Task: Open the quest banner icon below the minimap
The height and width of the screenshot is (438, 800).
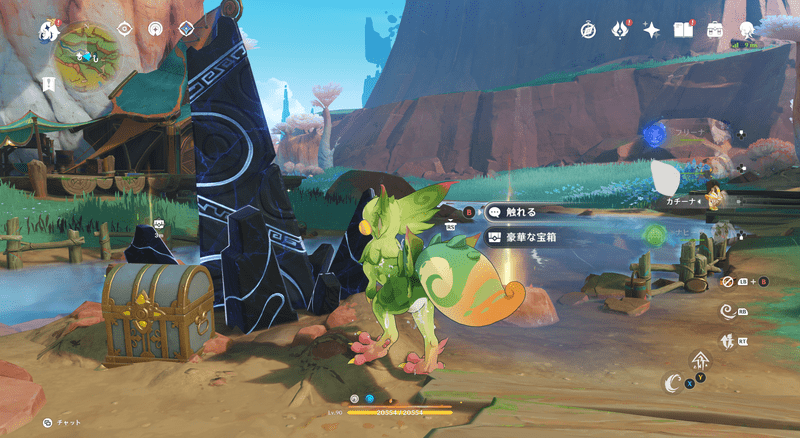Action: [x=49, y=84]
